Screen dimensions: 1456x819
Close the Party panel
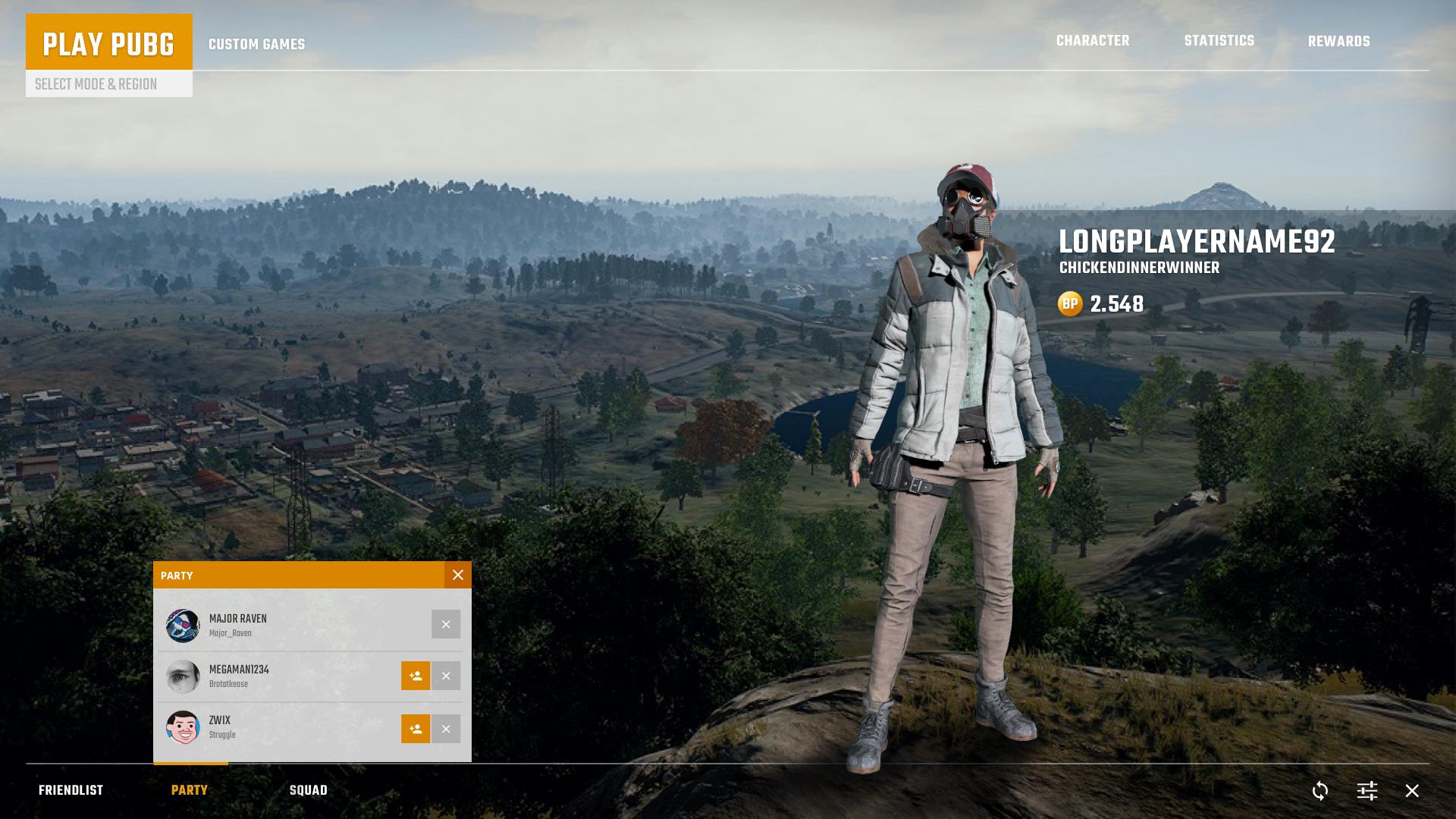pyautogui.click(x=457, y=575)
